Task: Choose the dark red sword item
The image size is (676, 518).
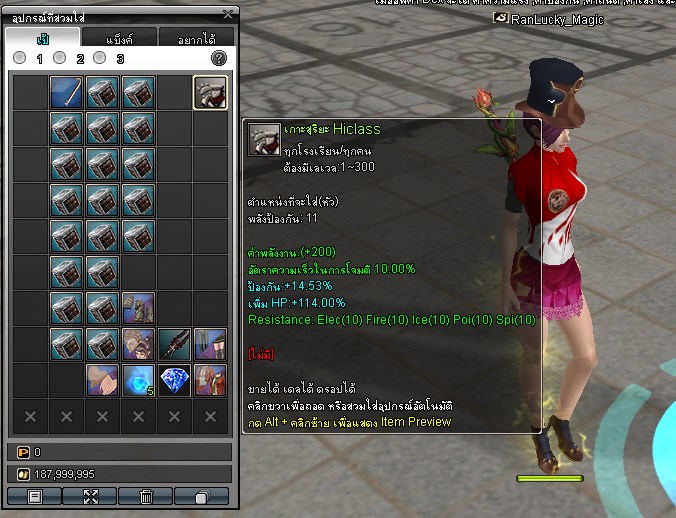Action: [x=174, y=345]
